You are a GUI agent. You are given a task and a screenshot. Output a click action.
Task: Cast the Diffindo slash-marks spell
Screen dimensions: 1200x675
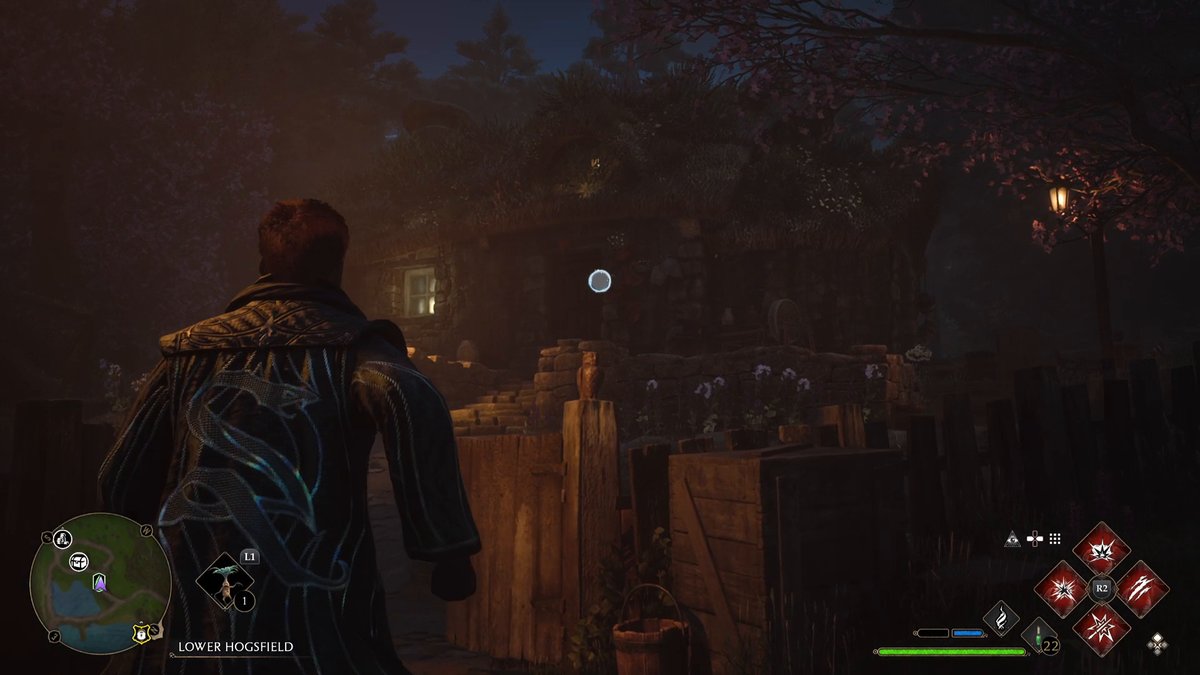coord(1142,589)
